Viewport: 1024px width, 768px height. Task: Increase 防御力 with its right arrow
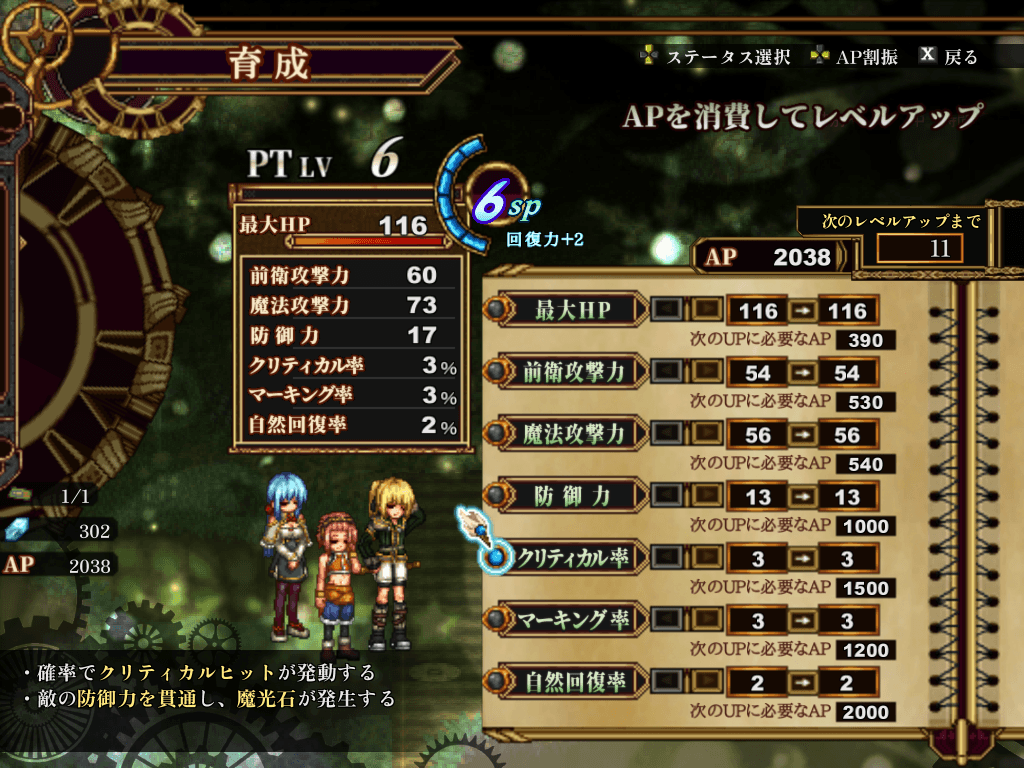pos(706,496)
